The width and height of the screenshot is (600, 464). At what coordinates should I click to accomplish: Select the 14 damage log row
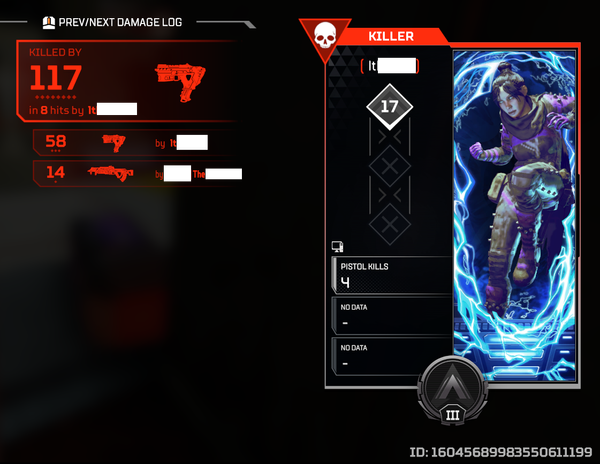[134, 173]
